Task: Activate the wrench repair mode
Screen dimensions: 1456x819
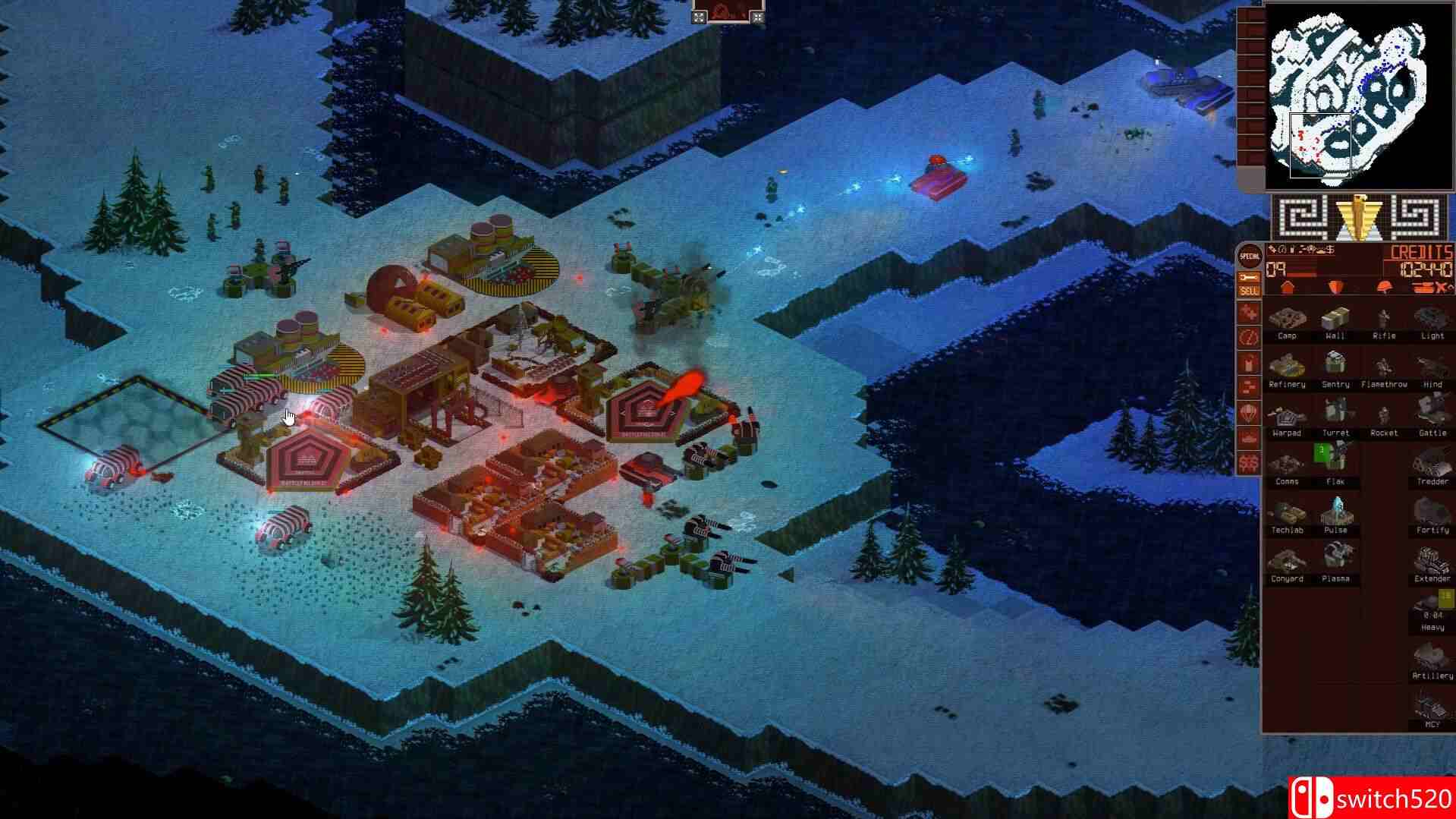Action: coord(1247,276)
